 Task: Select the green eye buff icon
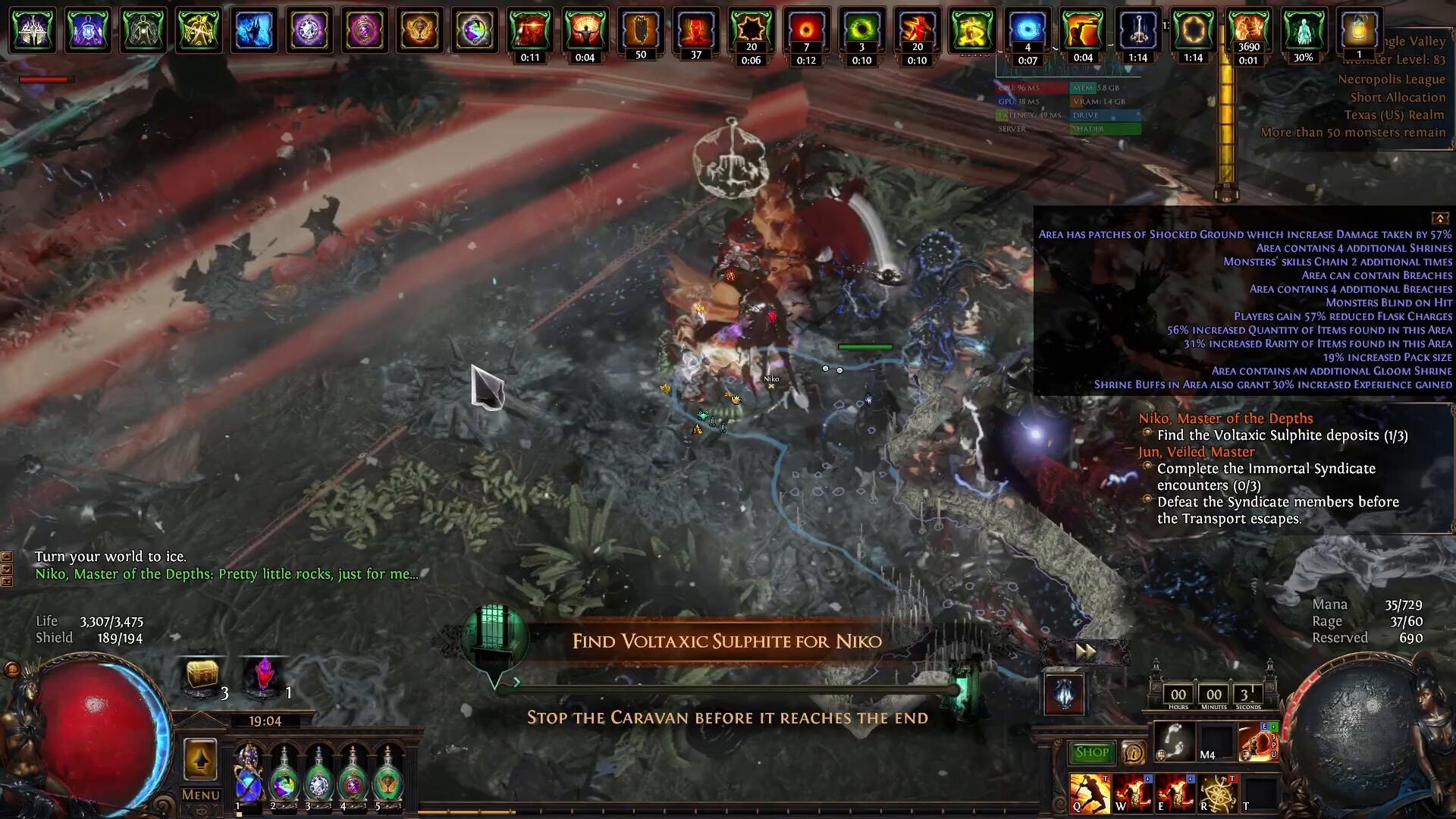point(861,30)
